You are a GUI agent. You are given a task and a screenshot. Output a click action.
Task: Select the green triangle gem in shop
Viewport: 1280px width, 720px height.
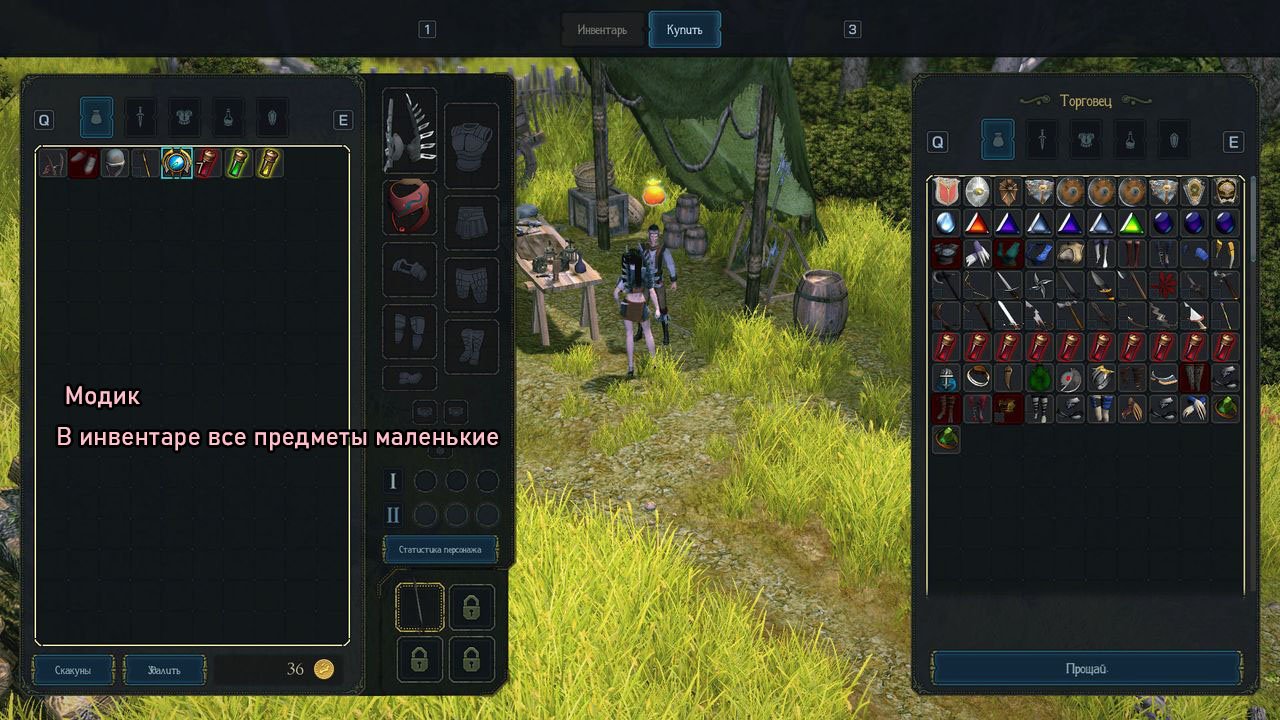[1131, 223]
